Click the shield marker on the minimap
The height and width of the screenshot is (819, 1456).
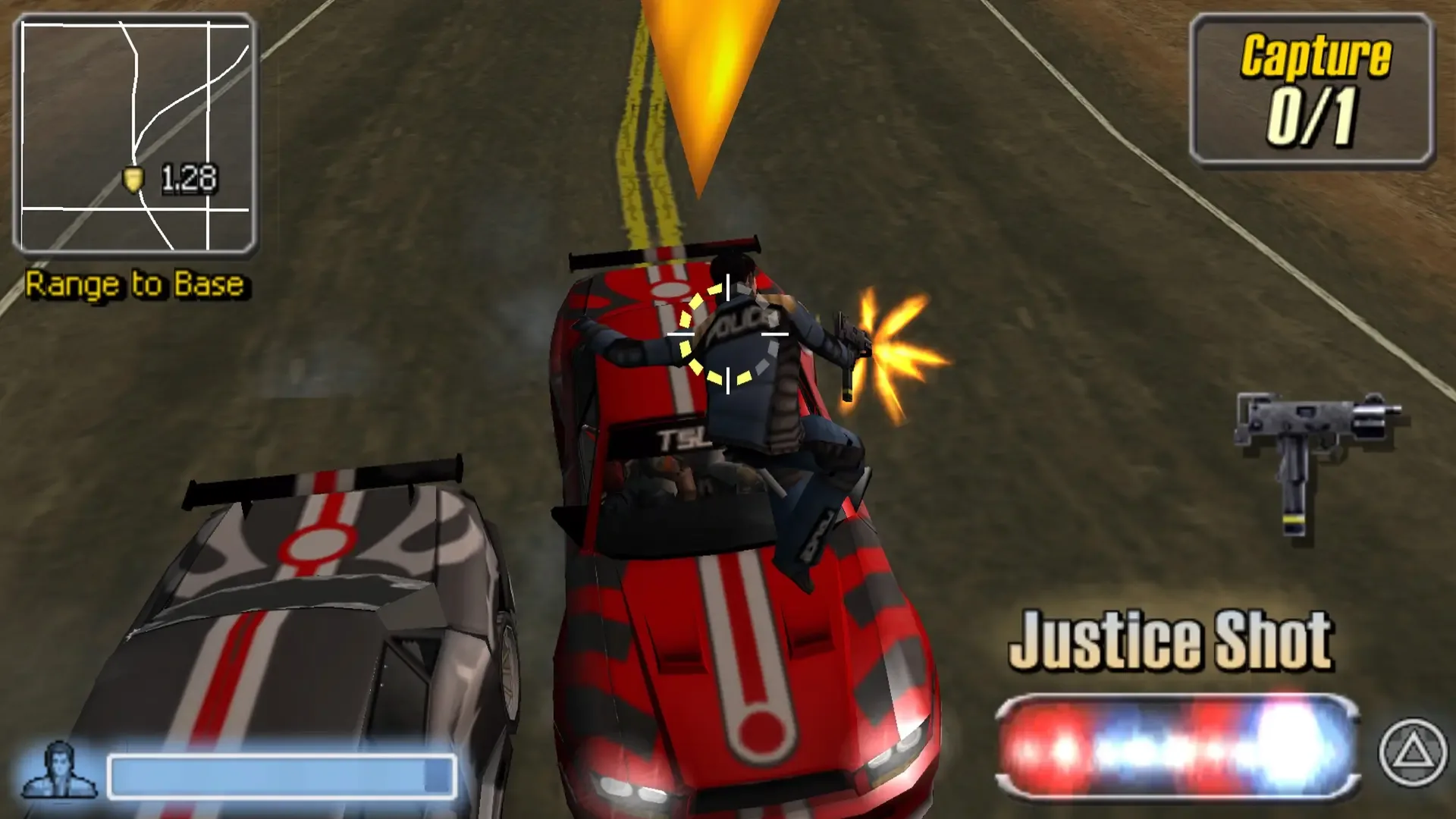click(x=133, y=178)
